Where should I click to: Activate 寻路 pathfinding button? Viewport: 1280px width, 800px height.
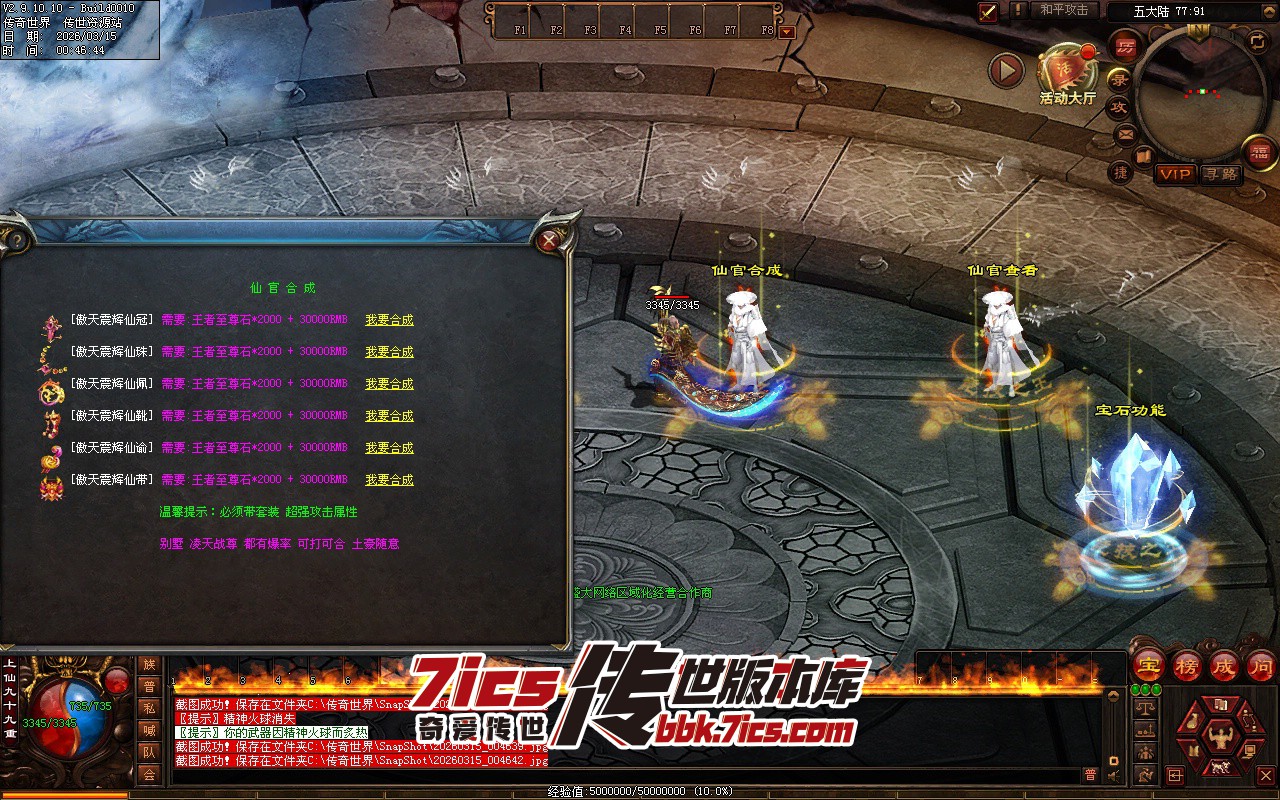click(1220, 174)
